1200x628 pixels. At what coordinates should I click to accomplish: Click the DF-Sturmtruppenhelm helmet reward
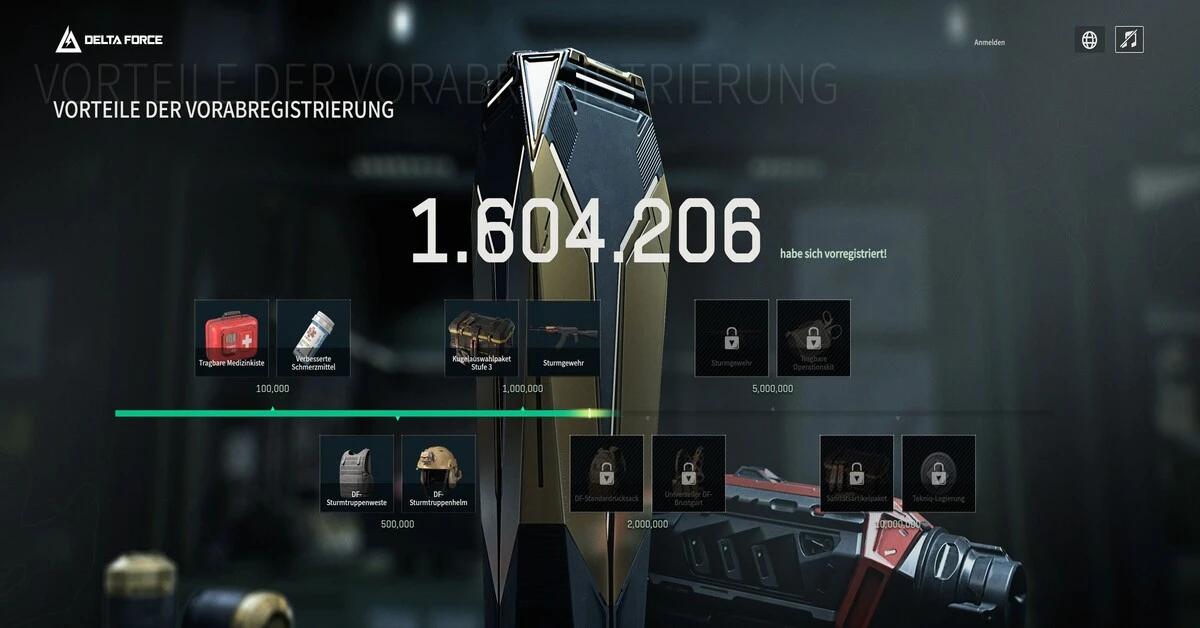tap(438, 473)
